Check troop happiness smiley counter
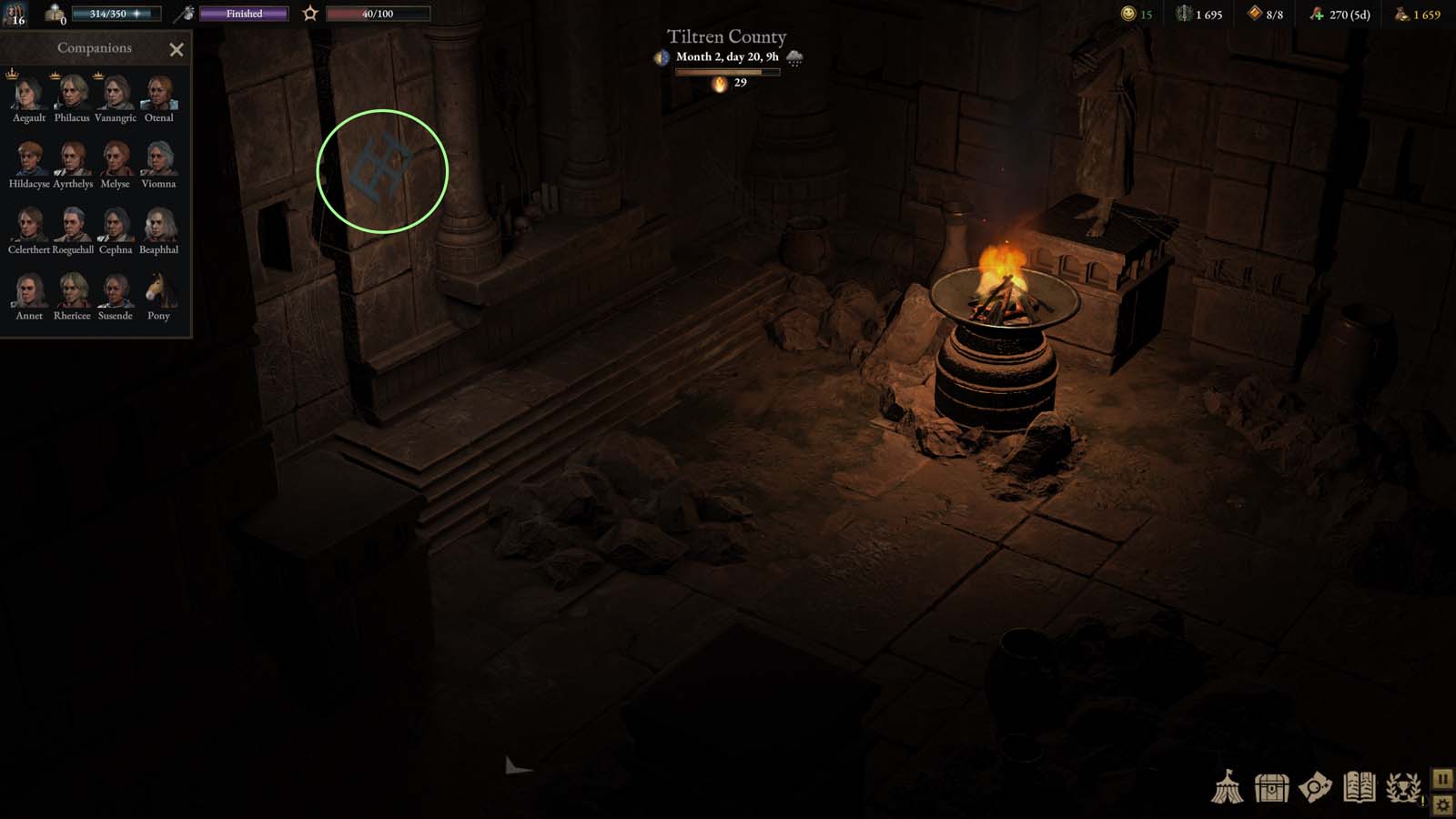This screenshot has height=819, width=1456. pyautogui.click(x=1128, y=14)
